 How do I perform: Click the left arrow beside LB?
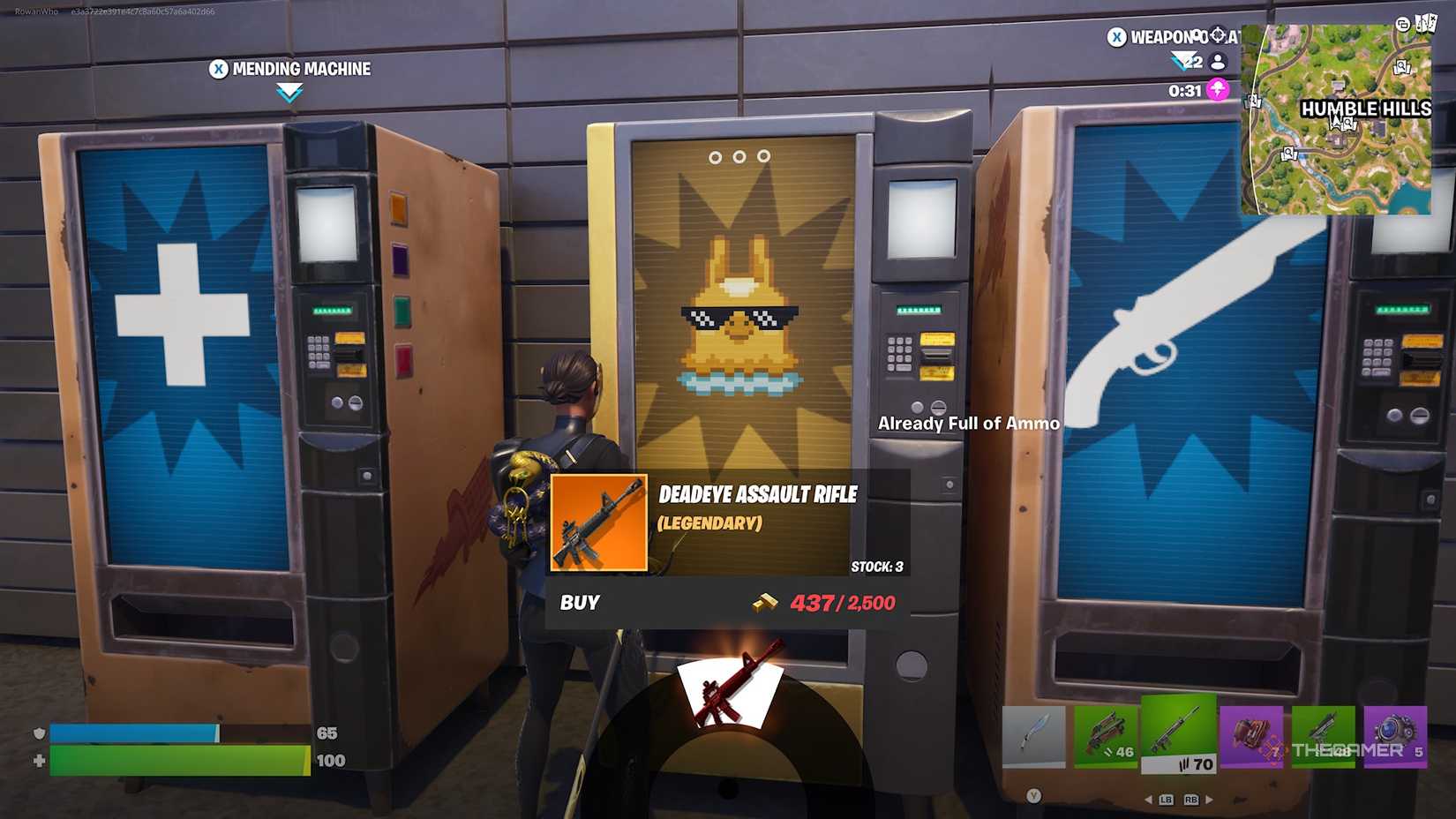pos(1149,799)
